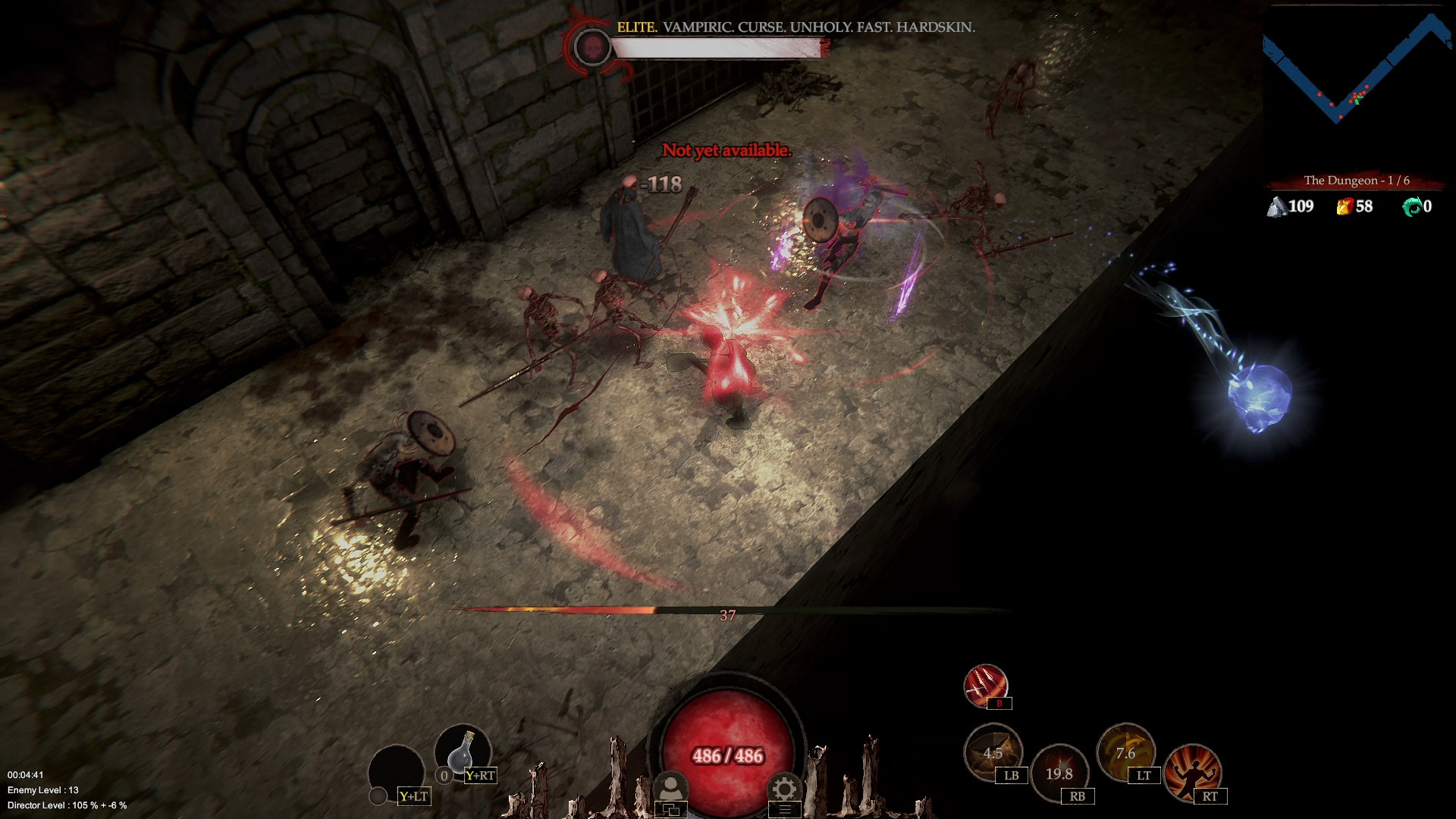Open The Dungeon - 1/6 stage panel

pyautogui.click(x=1357, y=180)
